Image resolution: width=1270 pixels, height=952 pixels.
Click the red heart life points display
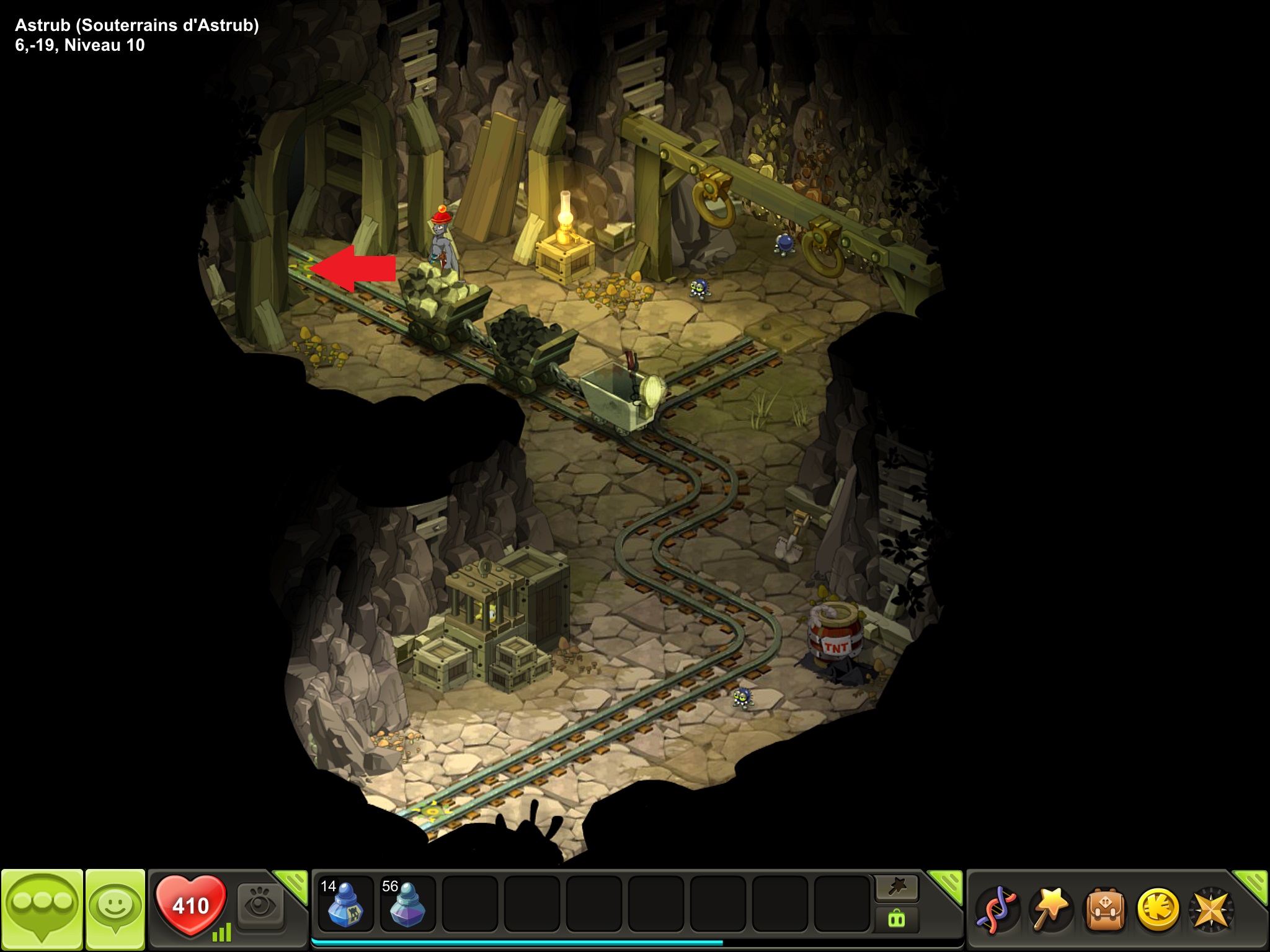click(x=190, y=906)
